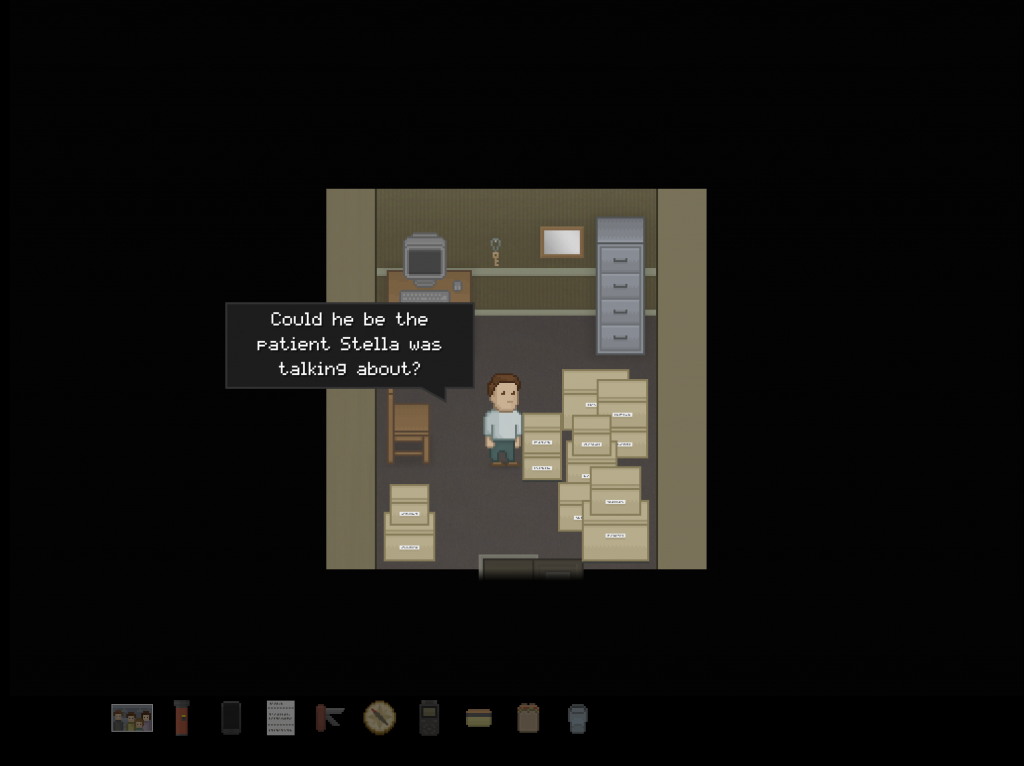Select the grey metal bucket item

[x=578, y=718]
